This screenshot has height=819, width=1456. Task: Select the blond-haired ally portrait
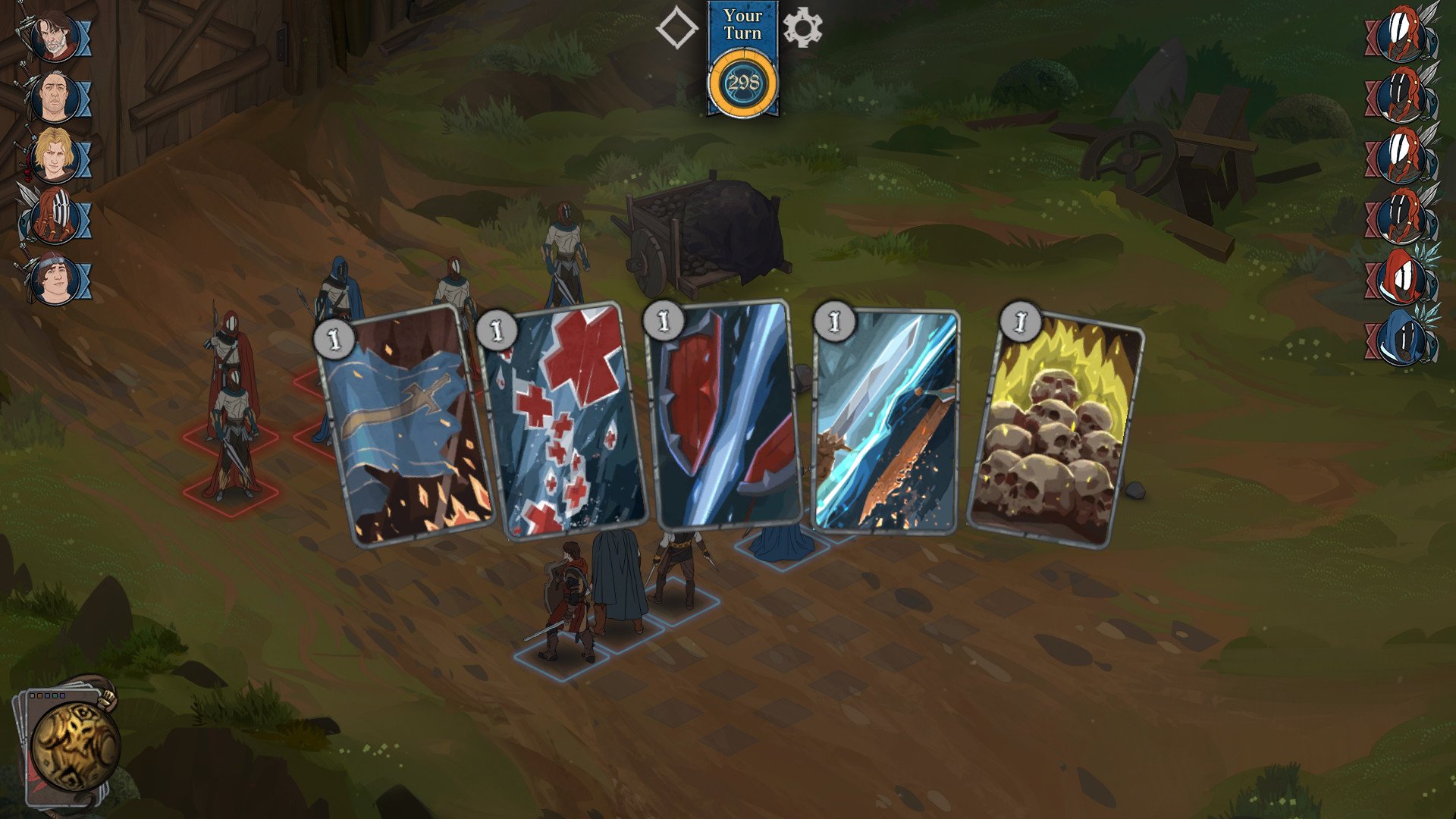coord(56,153)
